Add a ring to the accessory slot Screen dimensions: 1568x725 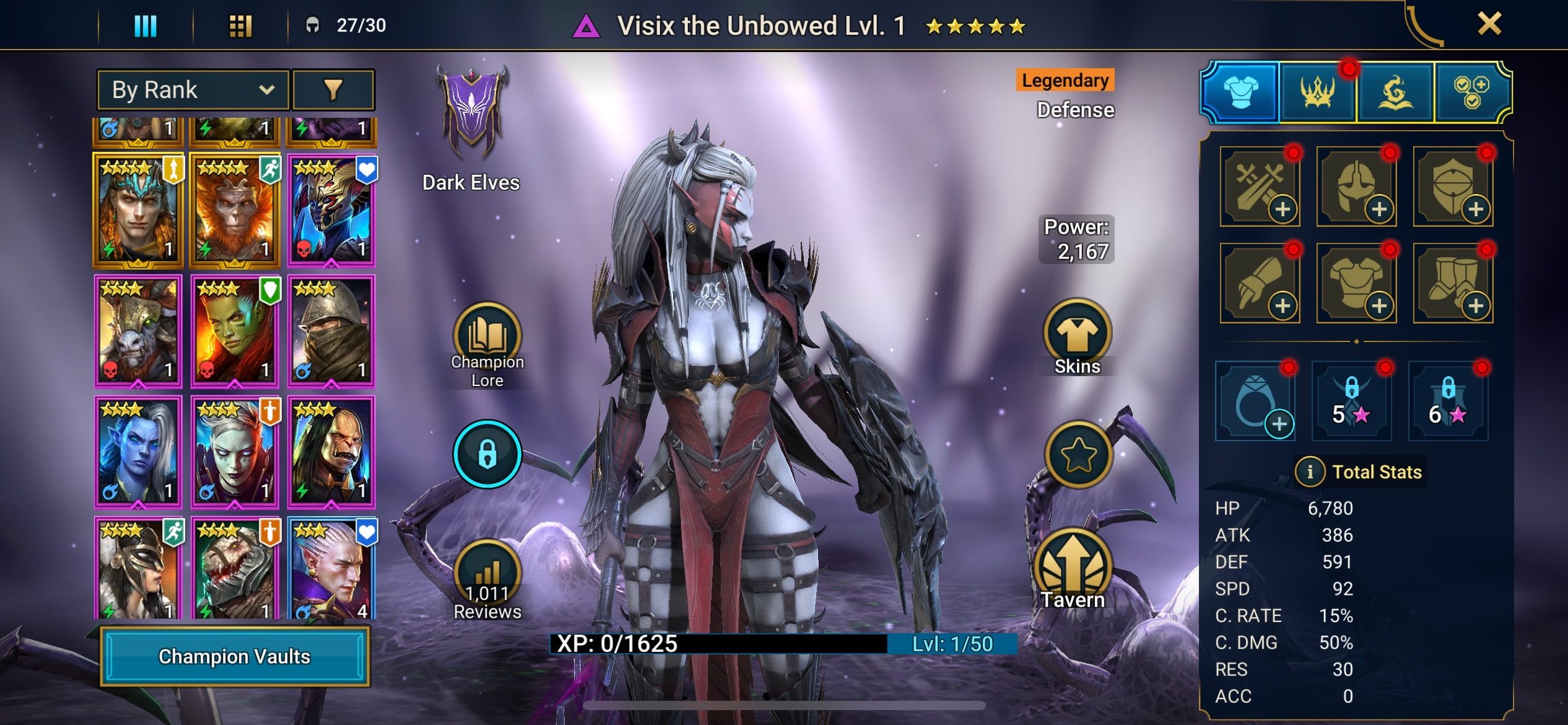(x=1255, y=402)
